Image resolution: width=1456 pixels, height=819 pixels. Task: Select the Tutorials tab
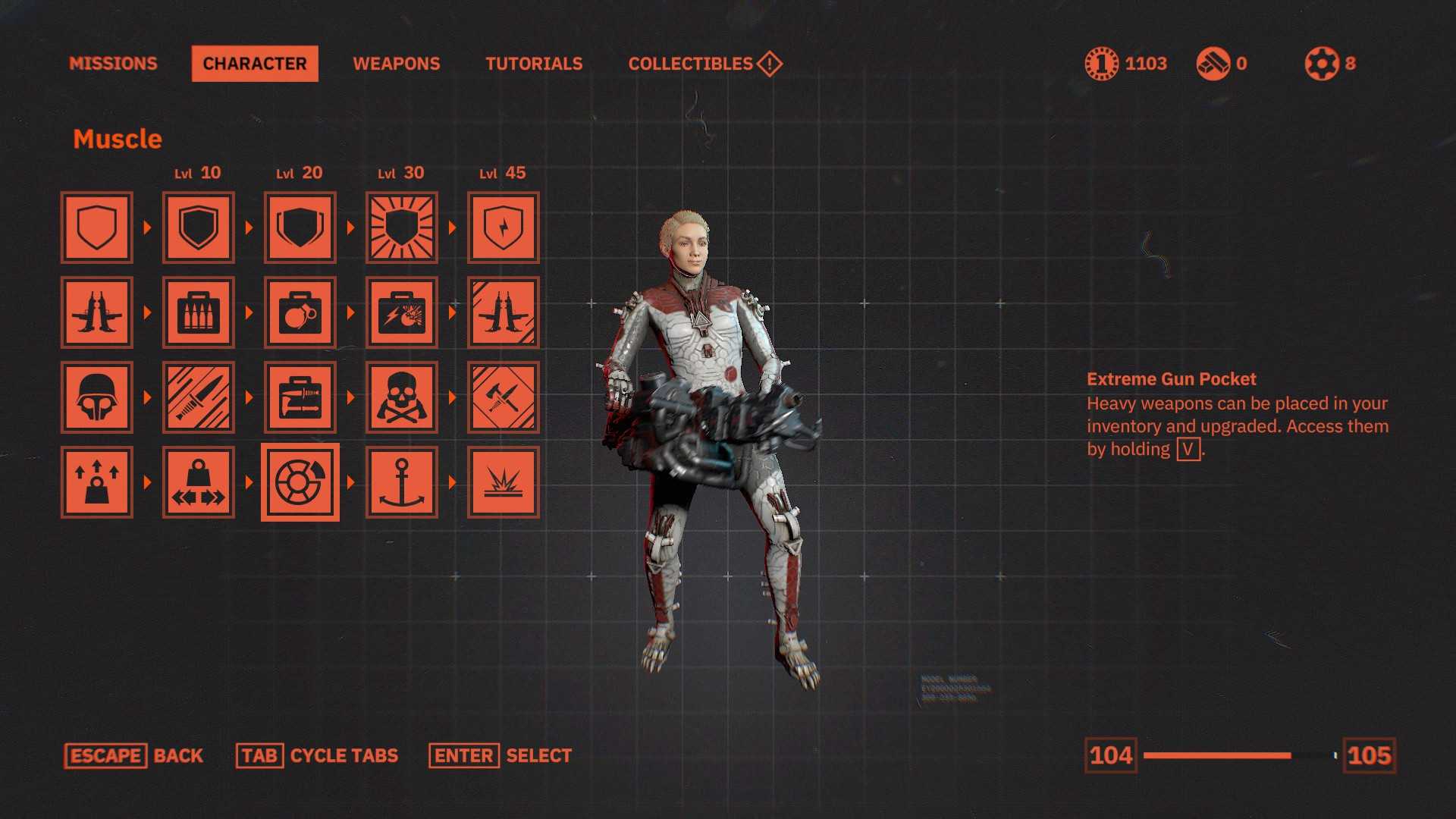click(x=534, y=64)
